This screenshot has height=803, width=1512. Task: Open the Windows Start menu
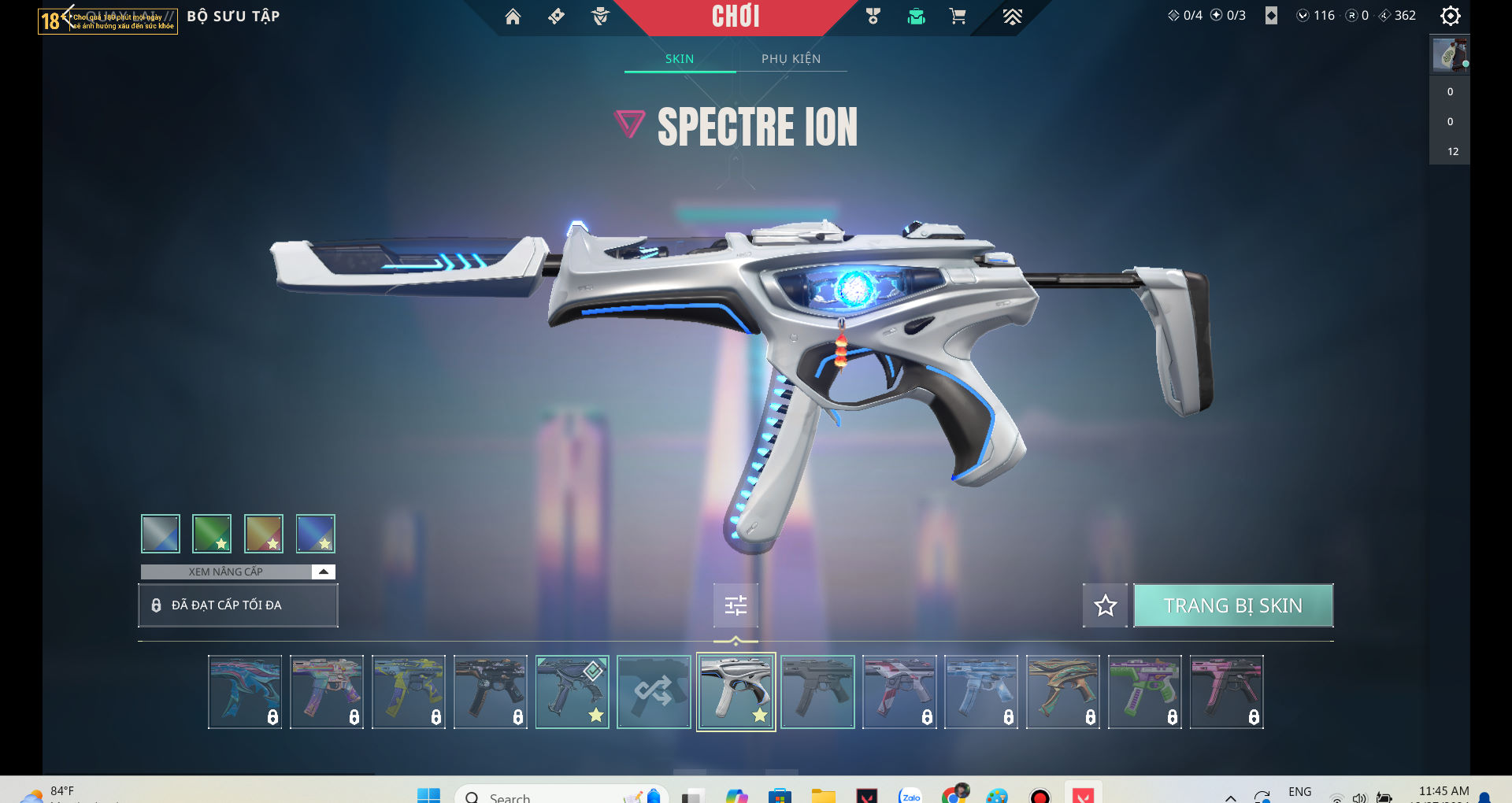(428, 795)
